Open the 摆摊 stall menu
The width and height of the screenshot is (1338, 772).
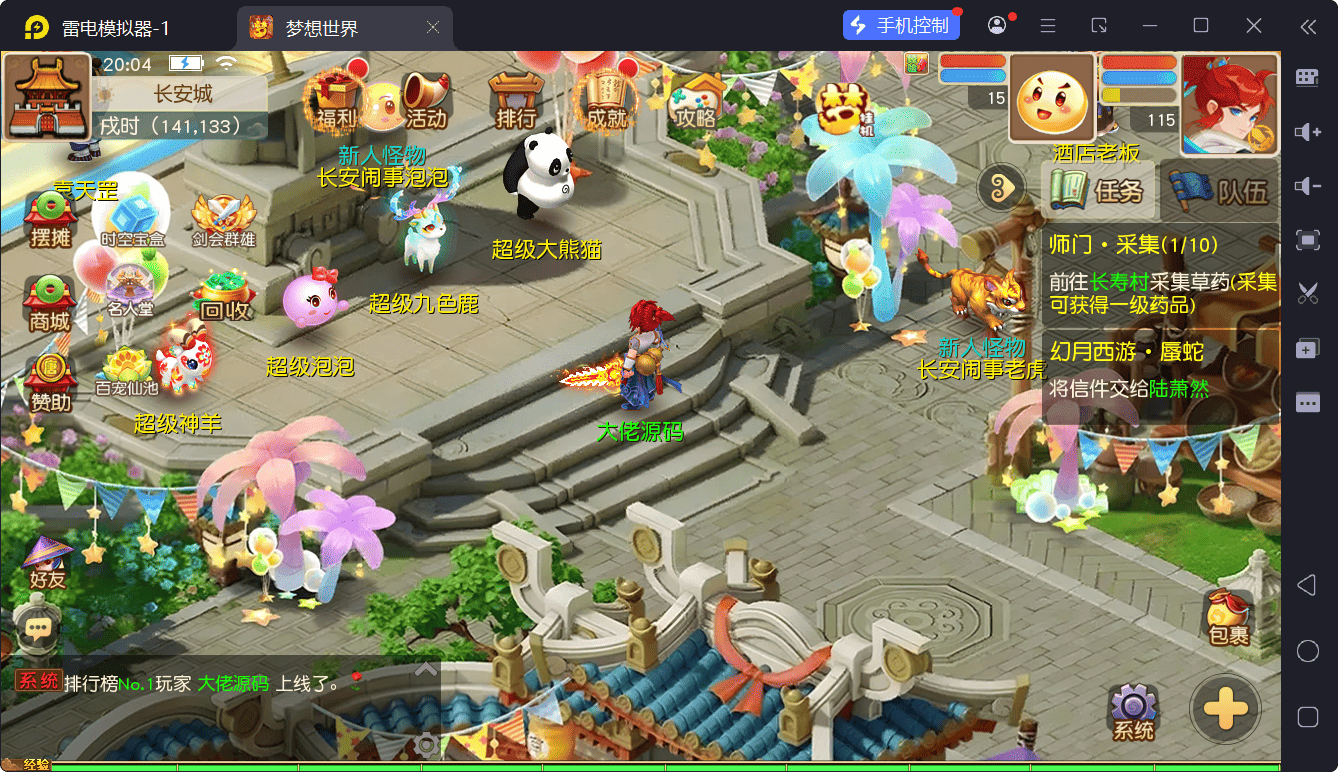click(x=50, y=220)
